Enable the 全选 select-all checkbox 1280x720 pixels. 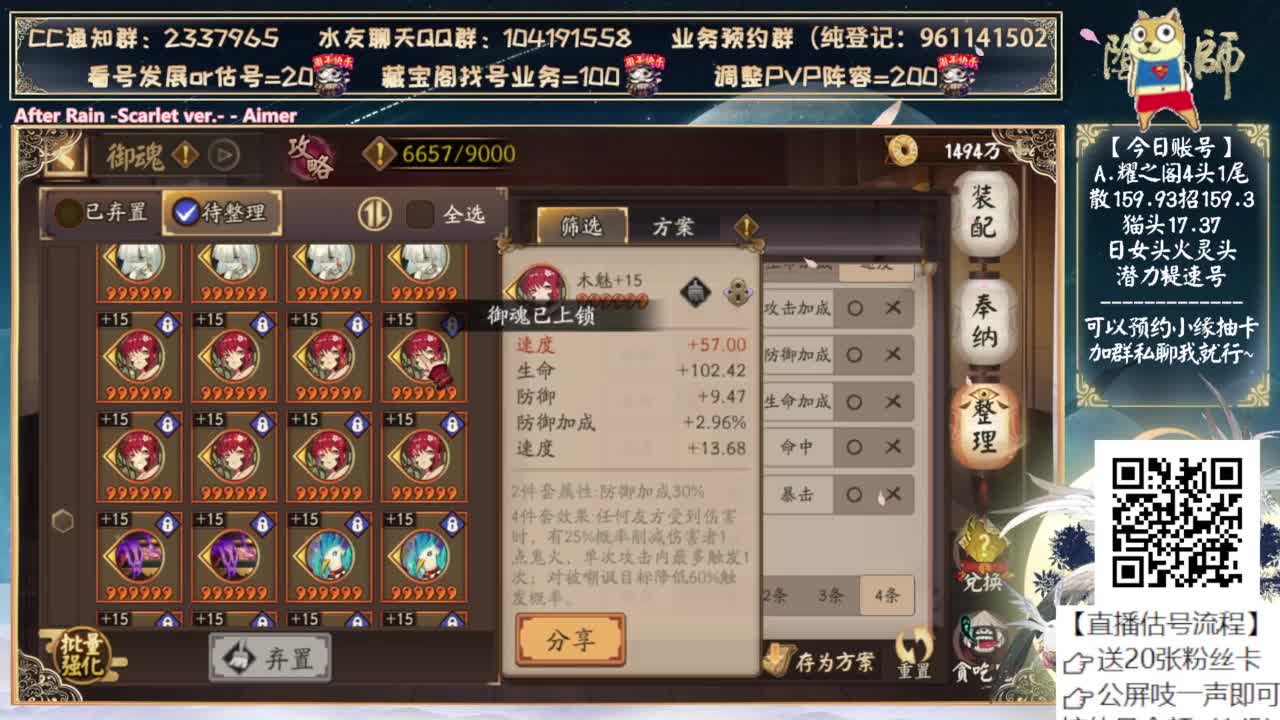pos(420,214)
